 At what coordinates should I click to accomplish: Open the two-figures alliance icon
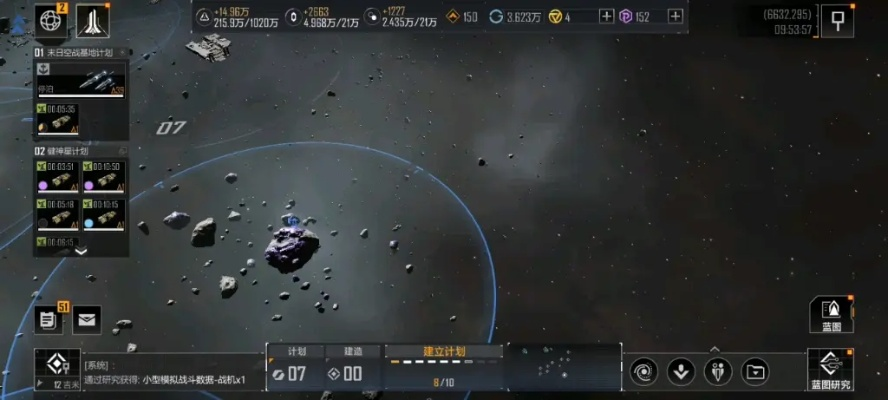(x=718, y=372)
